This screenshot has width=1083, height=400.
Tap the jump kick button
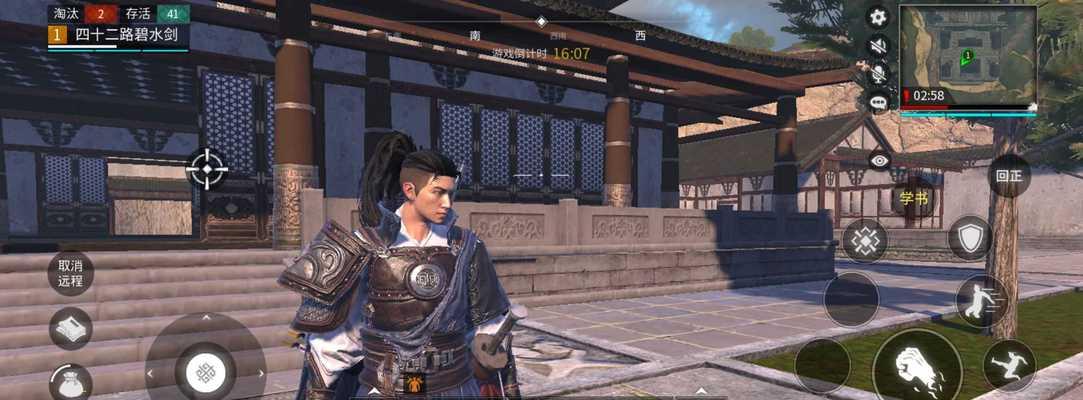pos(1009,365)
